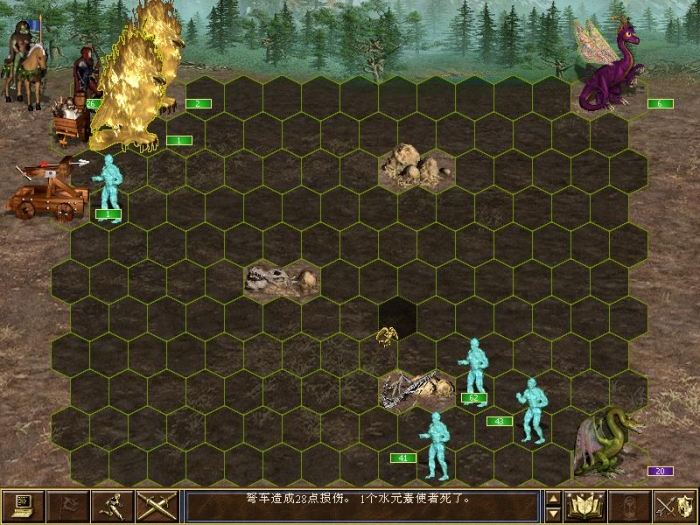This screenshot has width=700, height=525.
Task: Open the combat system options
Action: point(22,506)
